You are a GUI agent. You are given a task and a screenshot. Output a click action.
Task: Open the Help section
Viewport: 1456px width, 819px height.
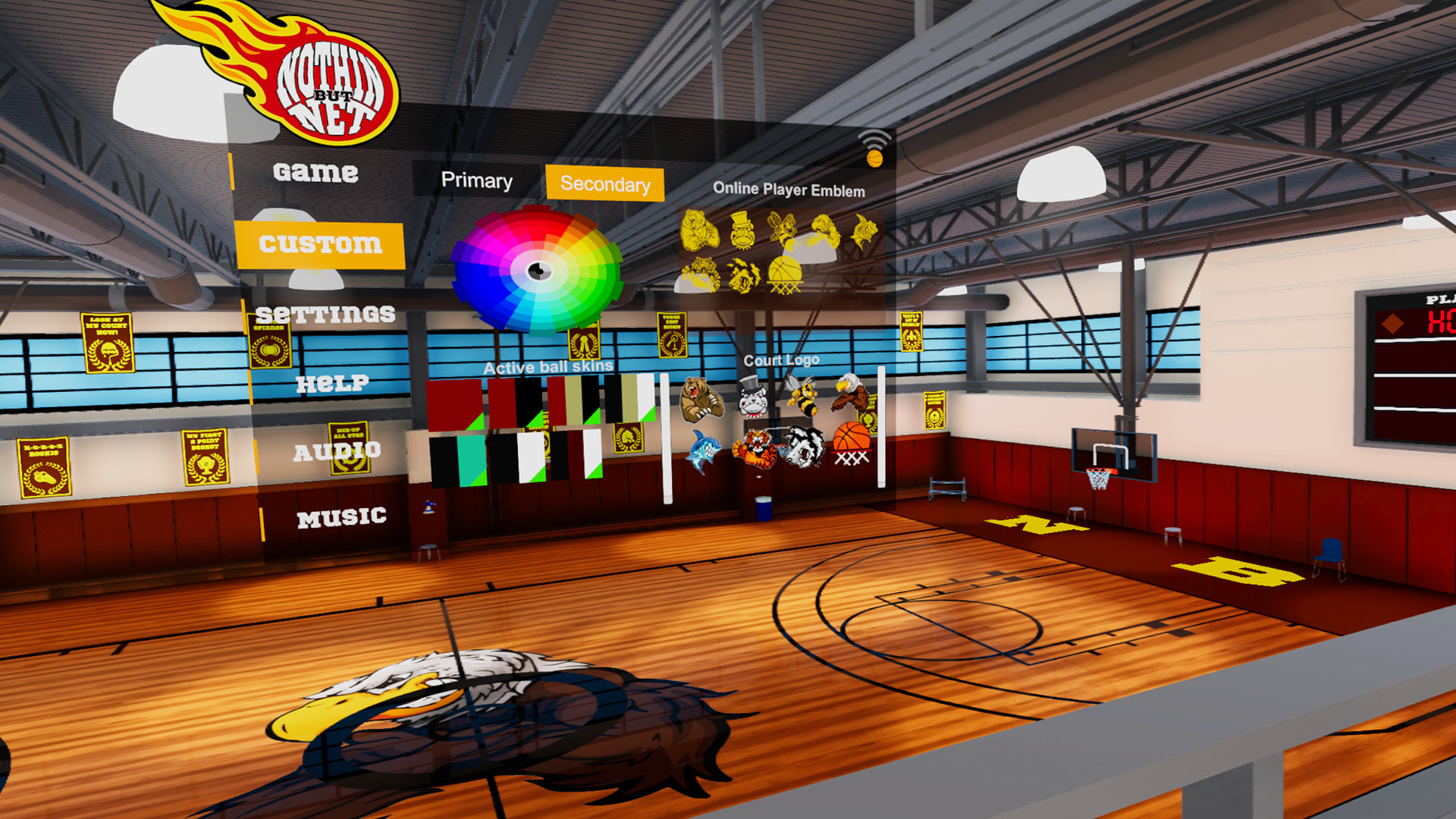pyautogui.click(x=334, y=384)
